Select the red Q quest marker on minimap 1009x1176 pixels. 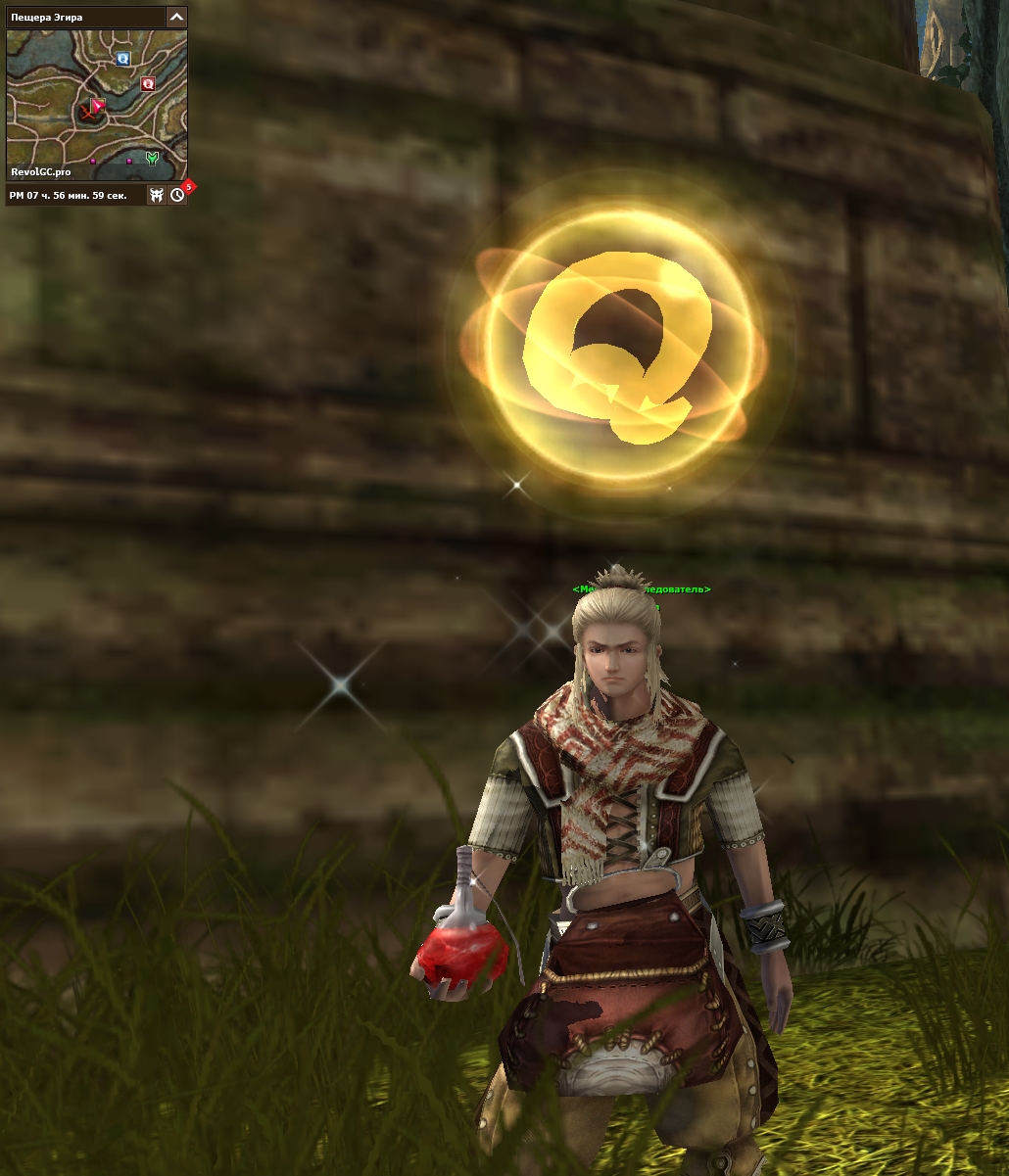coord(148,84)
